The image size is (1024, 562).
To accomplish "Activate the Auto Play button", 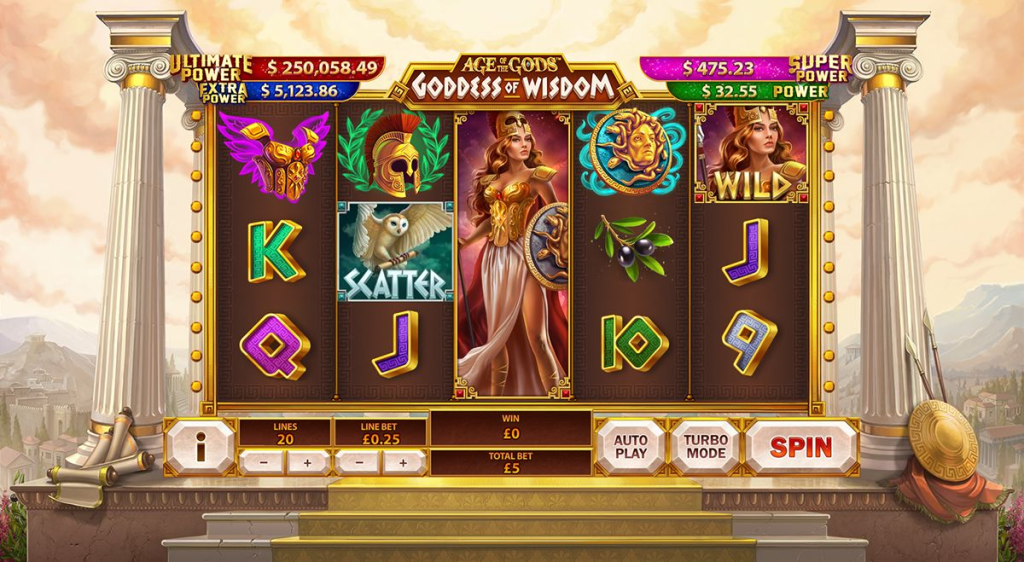I will click(x=630, y=447).
